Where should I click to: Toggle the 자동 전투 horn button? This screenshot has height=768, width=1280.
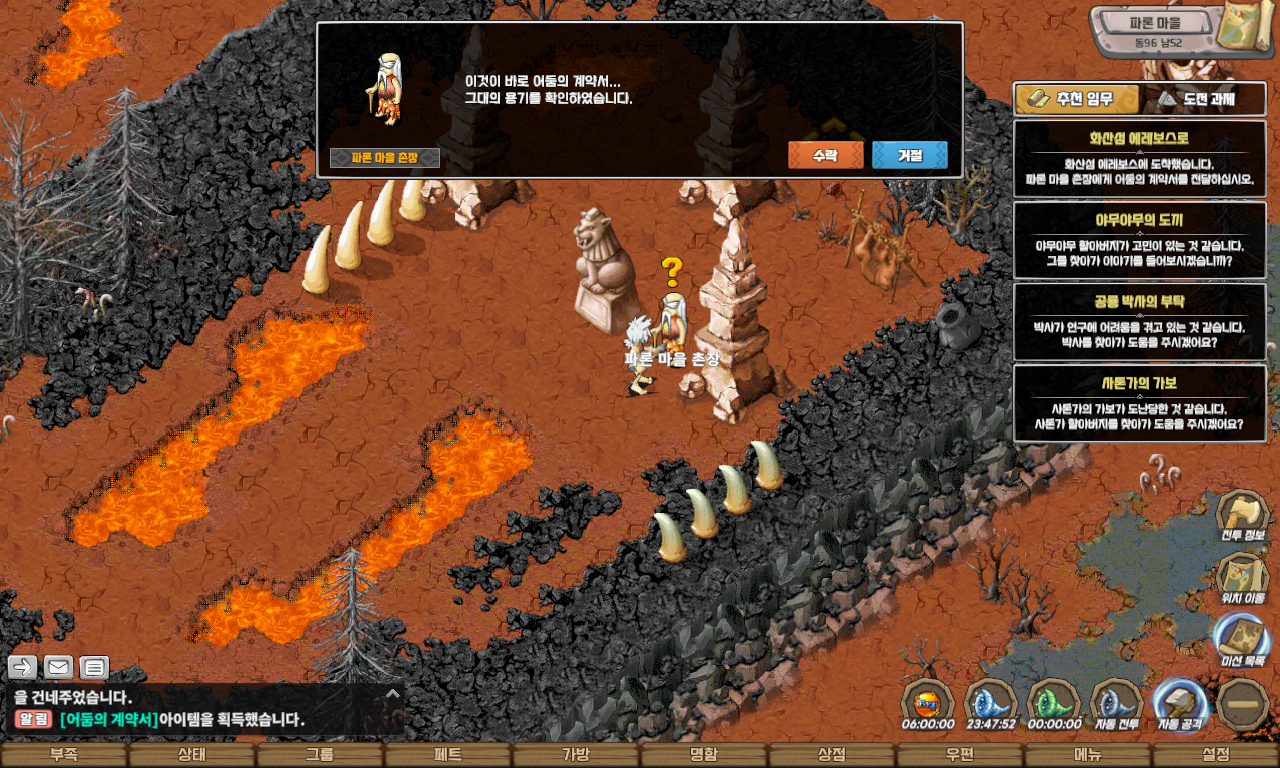coord(1117,705)
